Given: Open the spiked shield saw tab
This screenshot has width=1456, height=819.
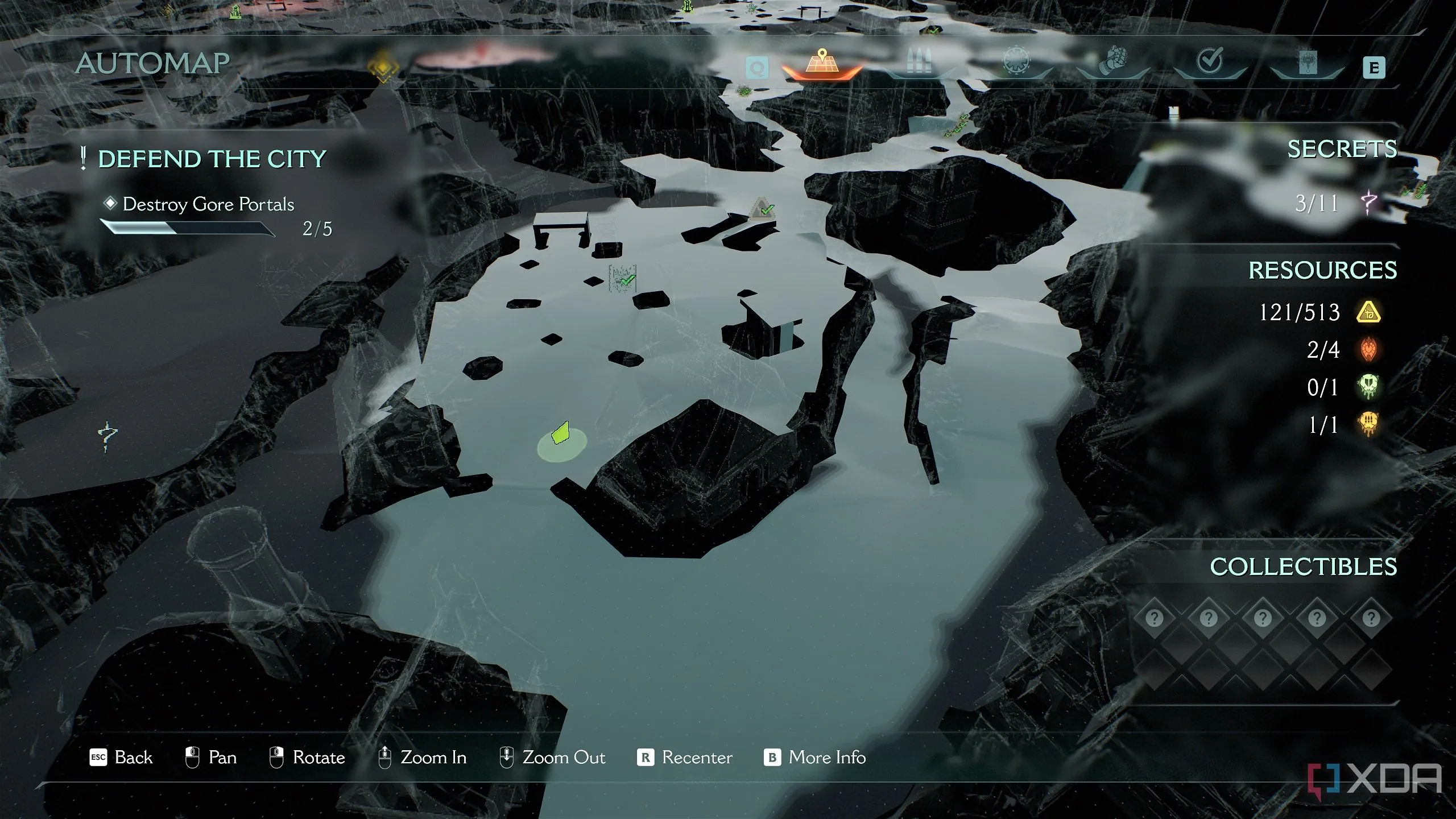Looking at the screenshot, I should pyautogui.click(x=1017, y=63).
